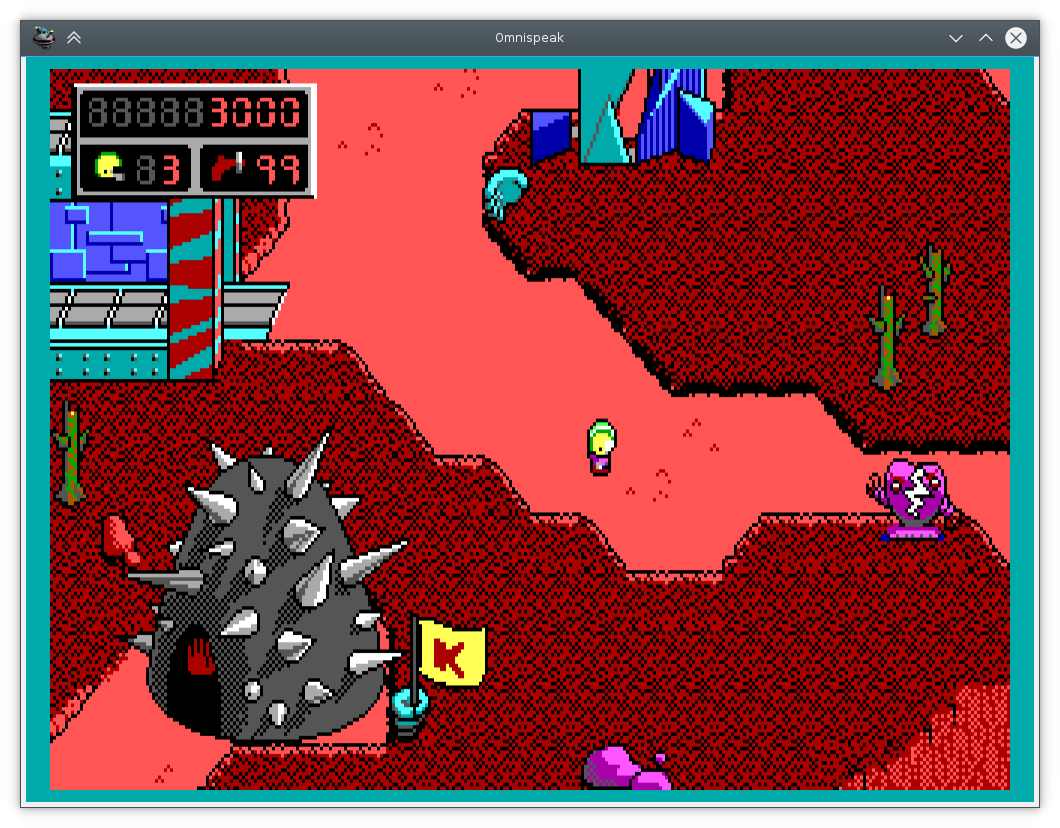The image size is (1060, 828).
Task: Minimize the Omnispeak window
Action: click(x=956, y=38)
